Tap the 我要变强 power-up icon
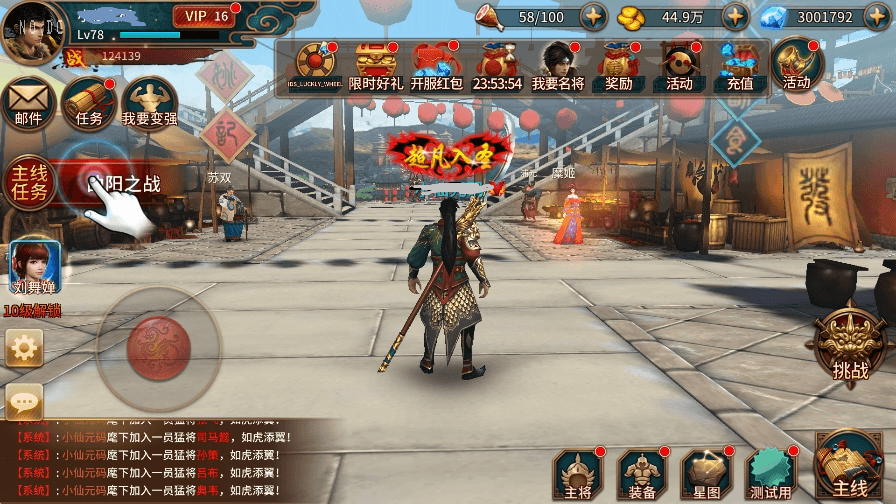This screenshot has width=896, height=504. pyautogui.click(x=149, y=104)
